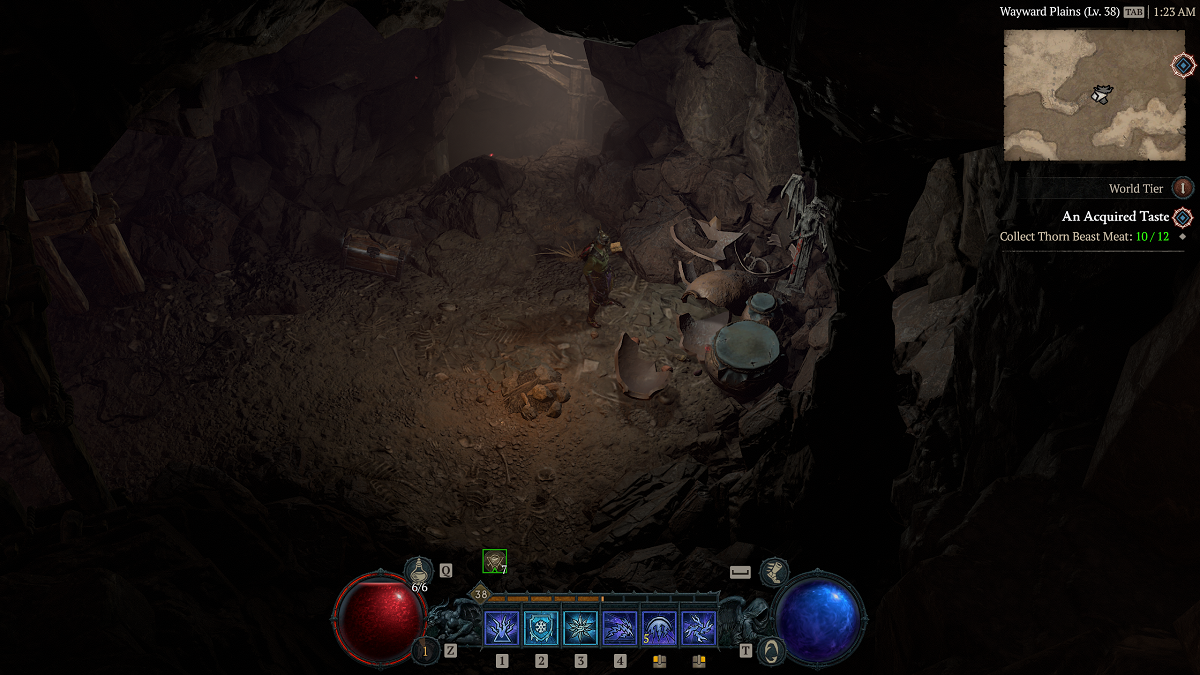Click the World Tier emblem
Screen dimensions: 1200x675
[1182, 188]
